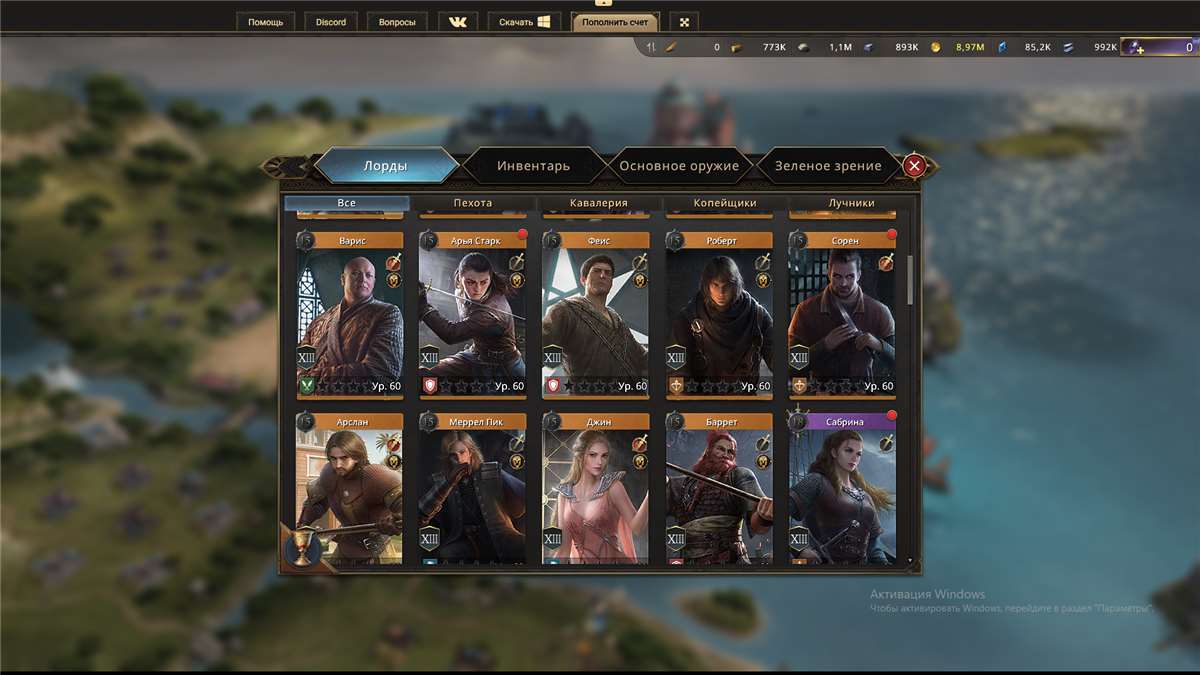Open the VK social page
The image size is (1200, 675).
pyautogui.click(x=458, y=22)
